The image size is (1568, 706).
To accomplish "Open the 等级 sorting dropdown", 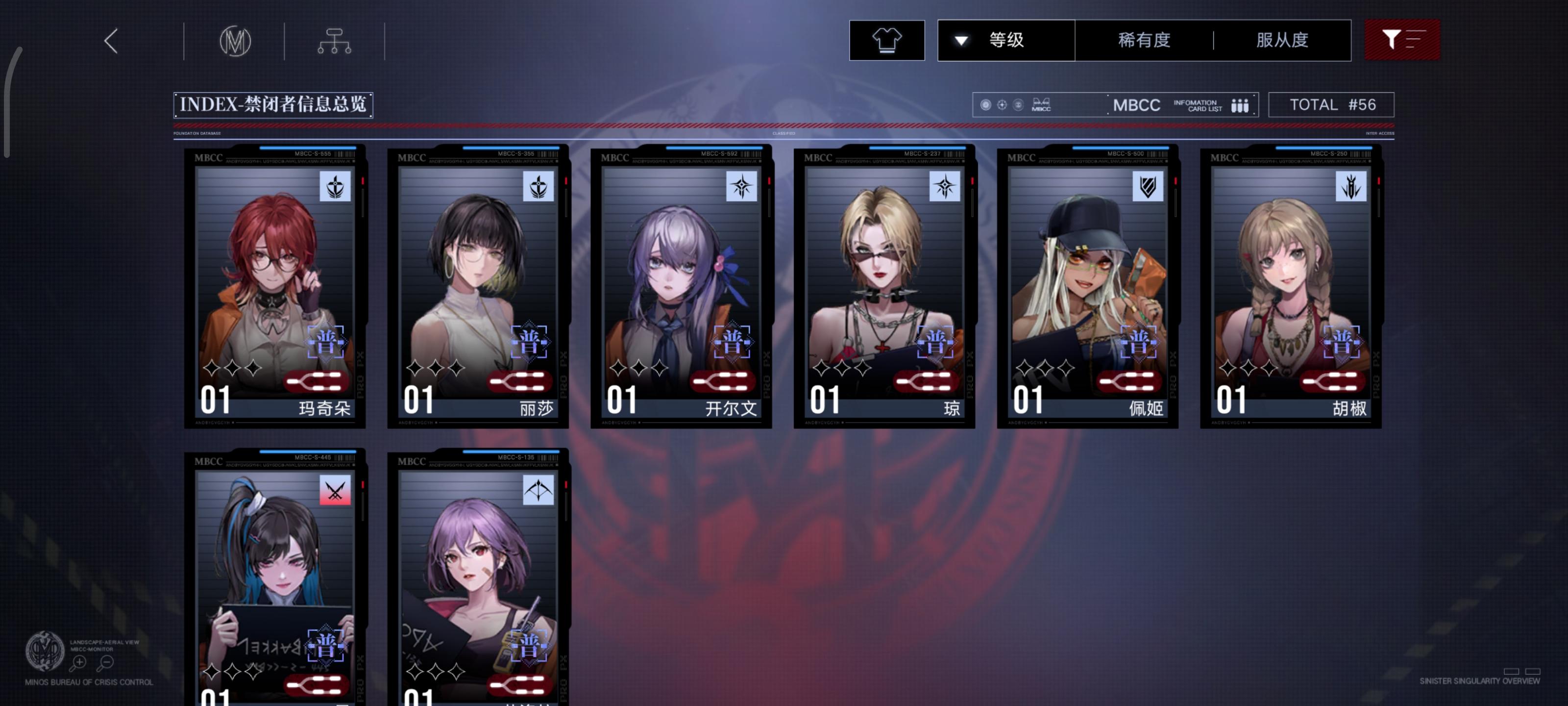I will 1004,40.
